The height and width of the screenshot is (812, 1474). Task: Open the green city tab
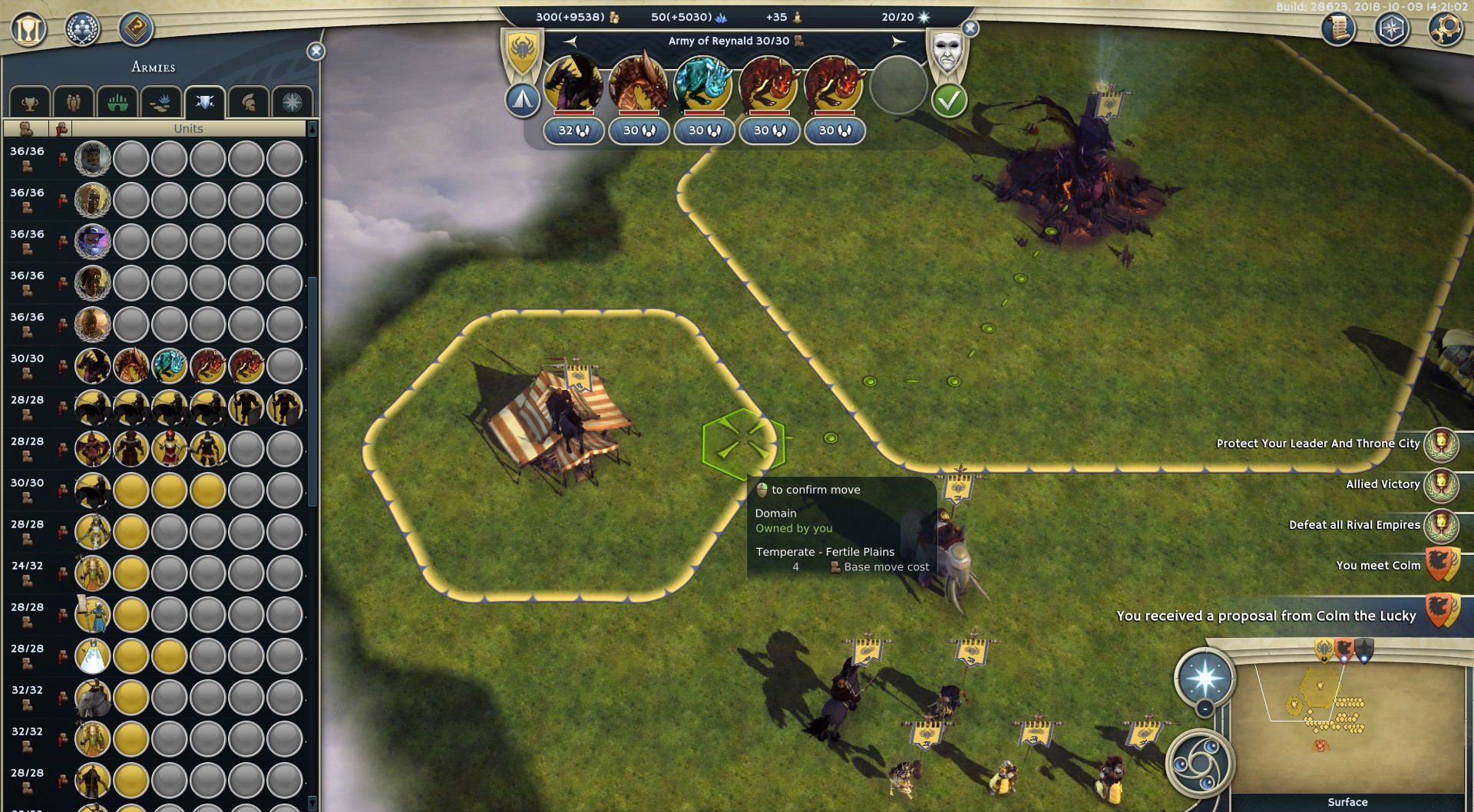(117, 103)
